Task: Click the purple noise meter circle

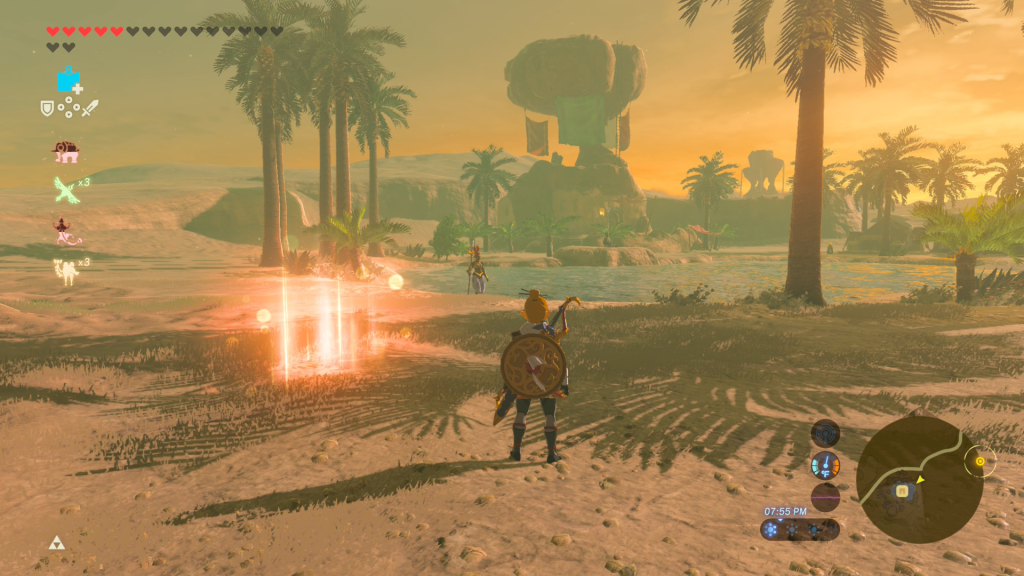Action: 825,497
